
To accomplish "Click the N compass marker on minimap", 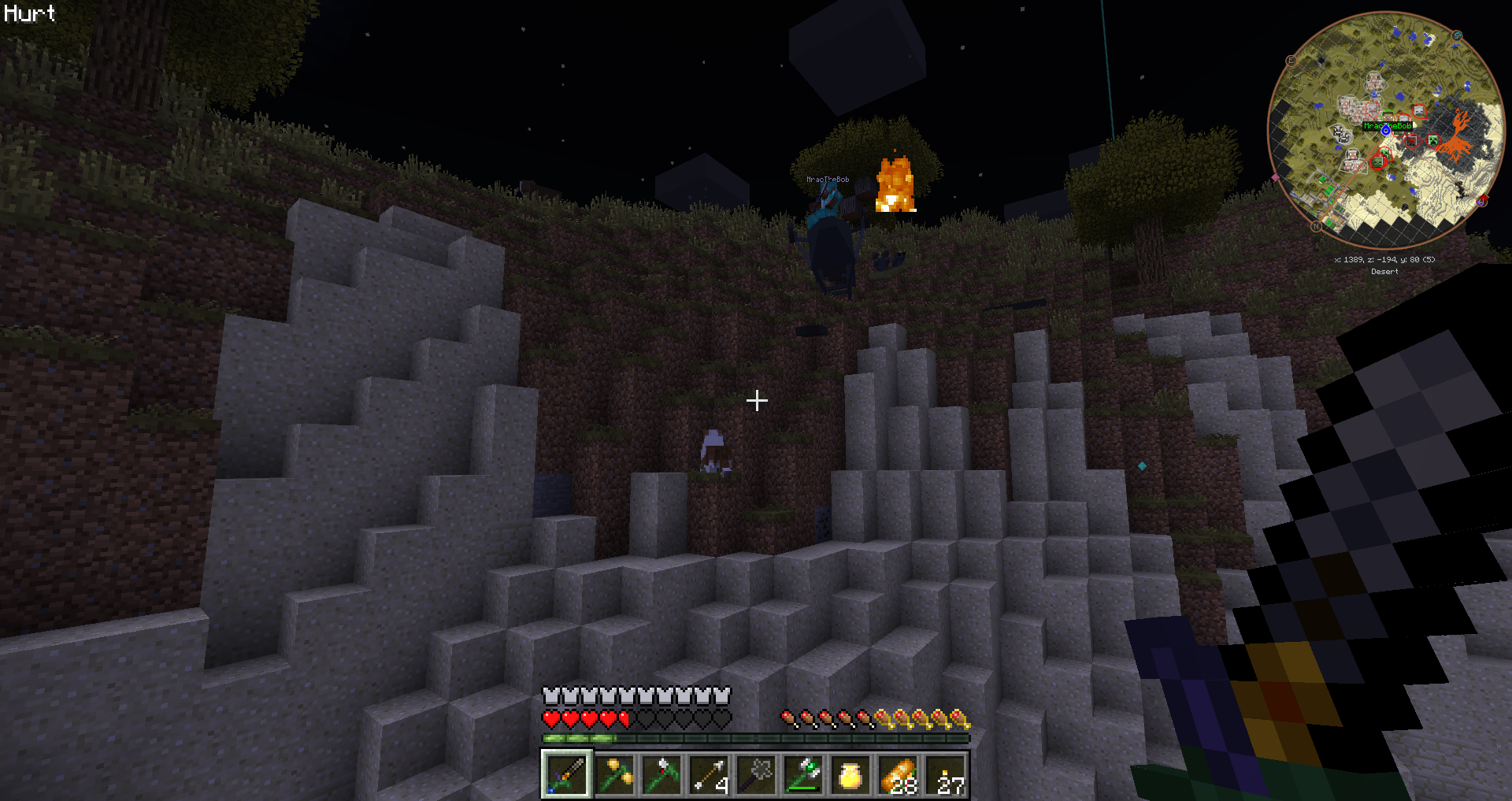I will tap(1316, 226).
